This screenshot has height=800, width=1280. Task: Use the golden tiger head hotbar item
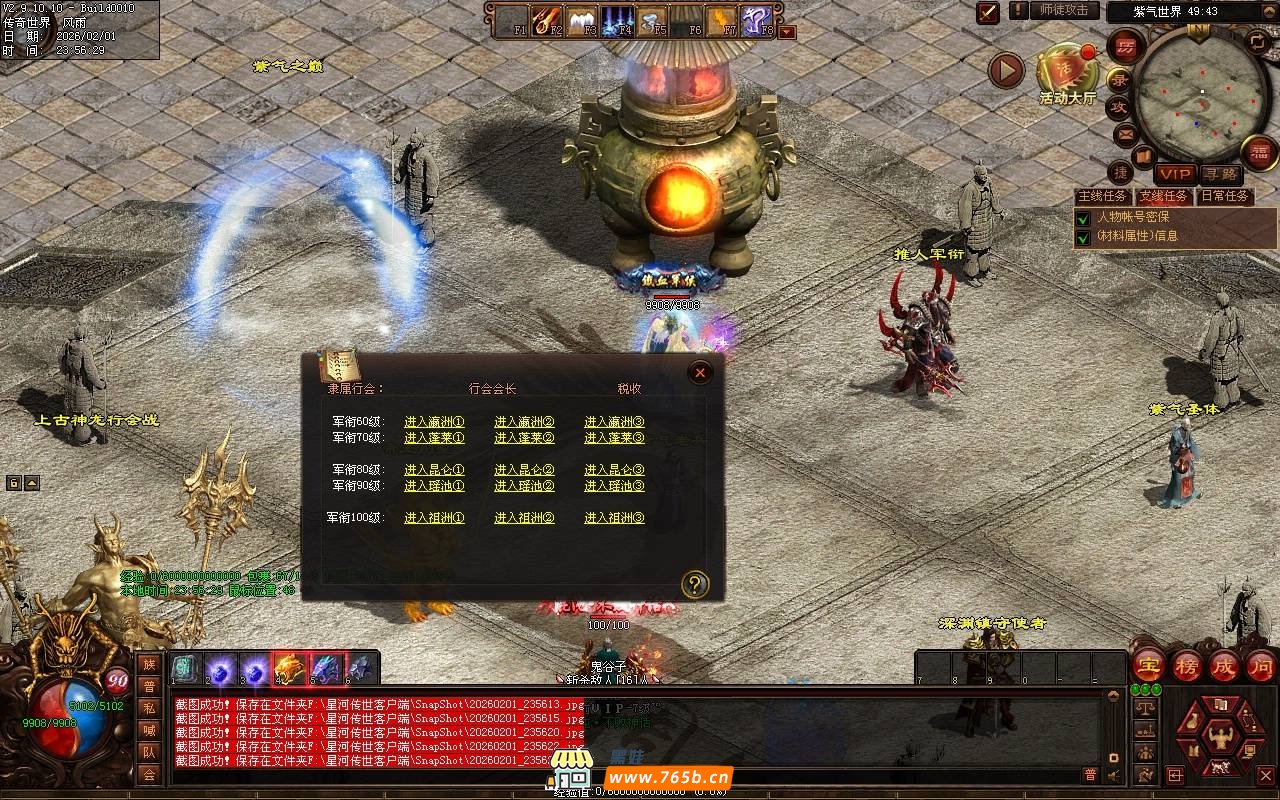[289, 667]
